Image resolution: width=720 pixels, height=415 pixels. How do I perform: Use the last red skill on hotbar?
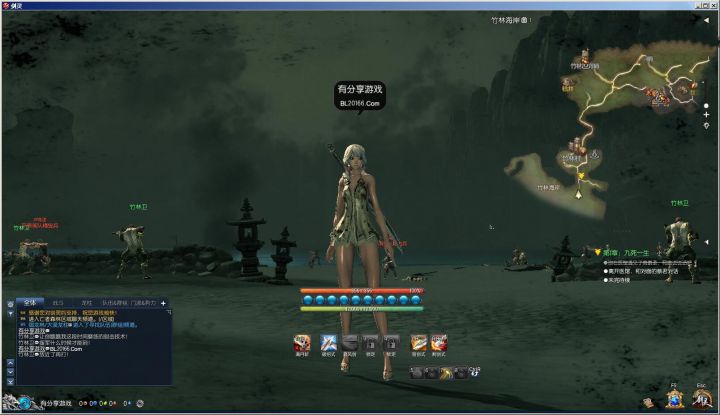pyautogui.click(x=439, y=343)
